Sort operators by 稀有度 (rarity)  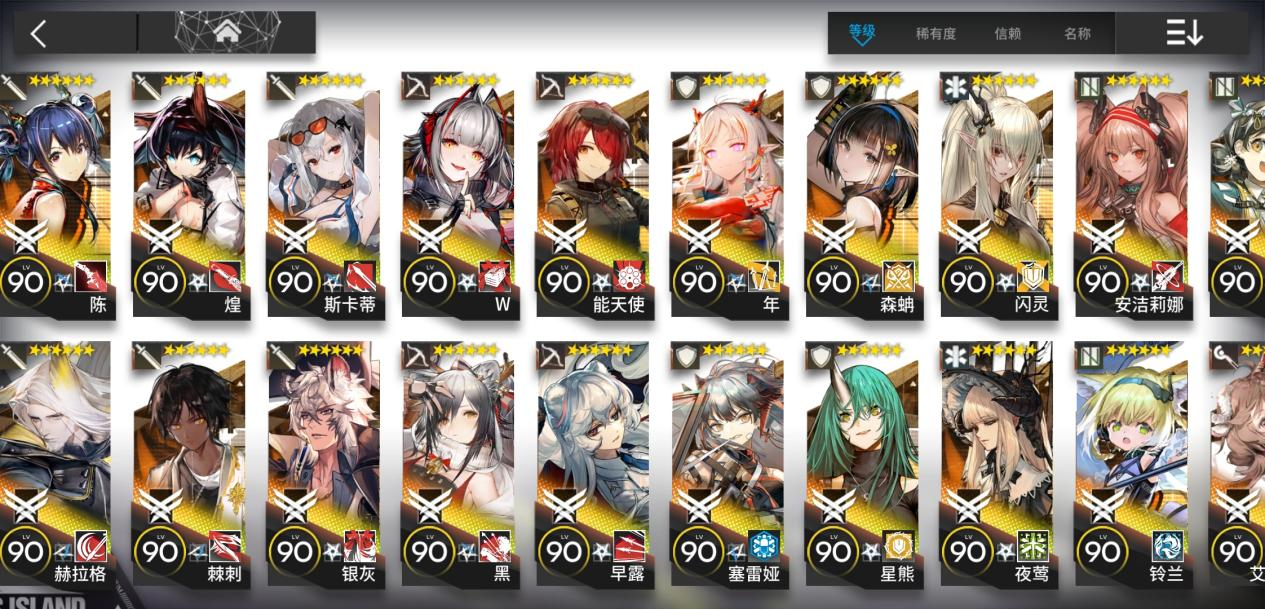tap(935, 33)
